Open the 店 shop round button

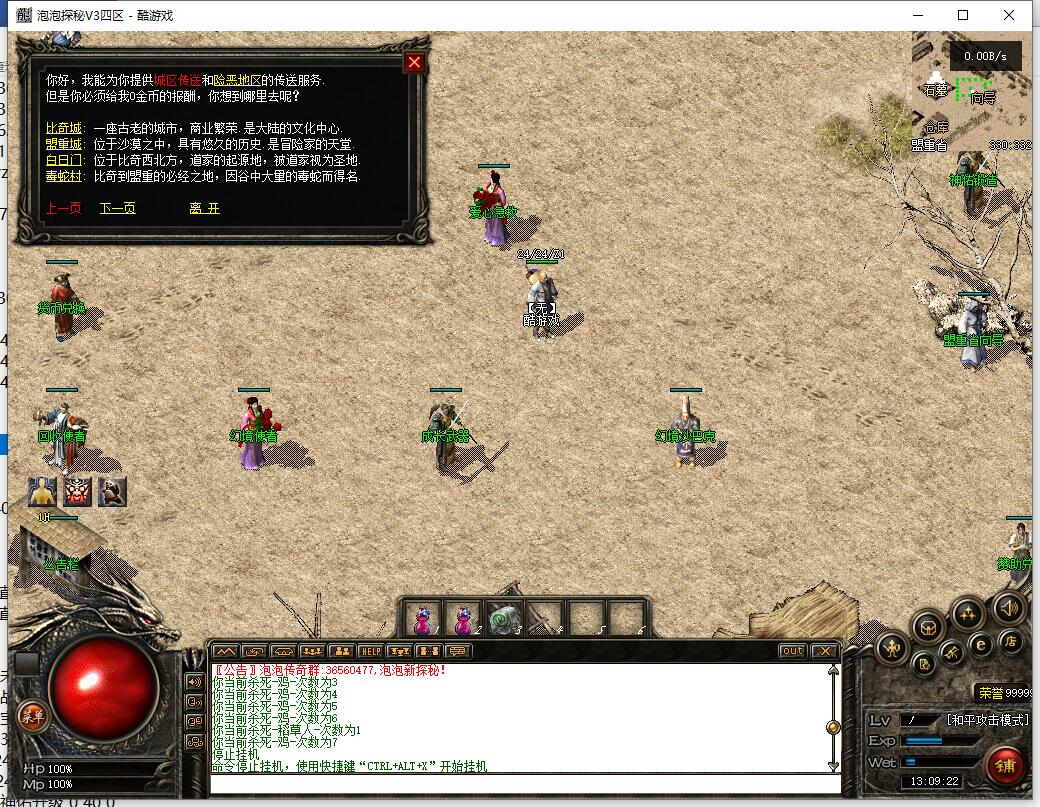[x=1011, y=641]
